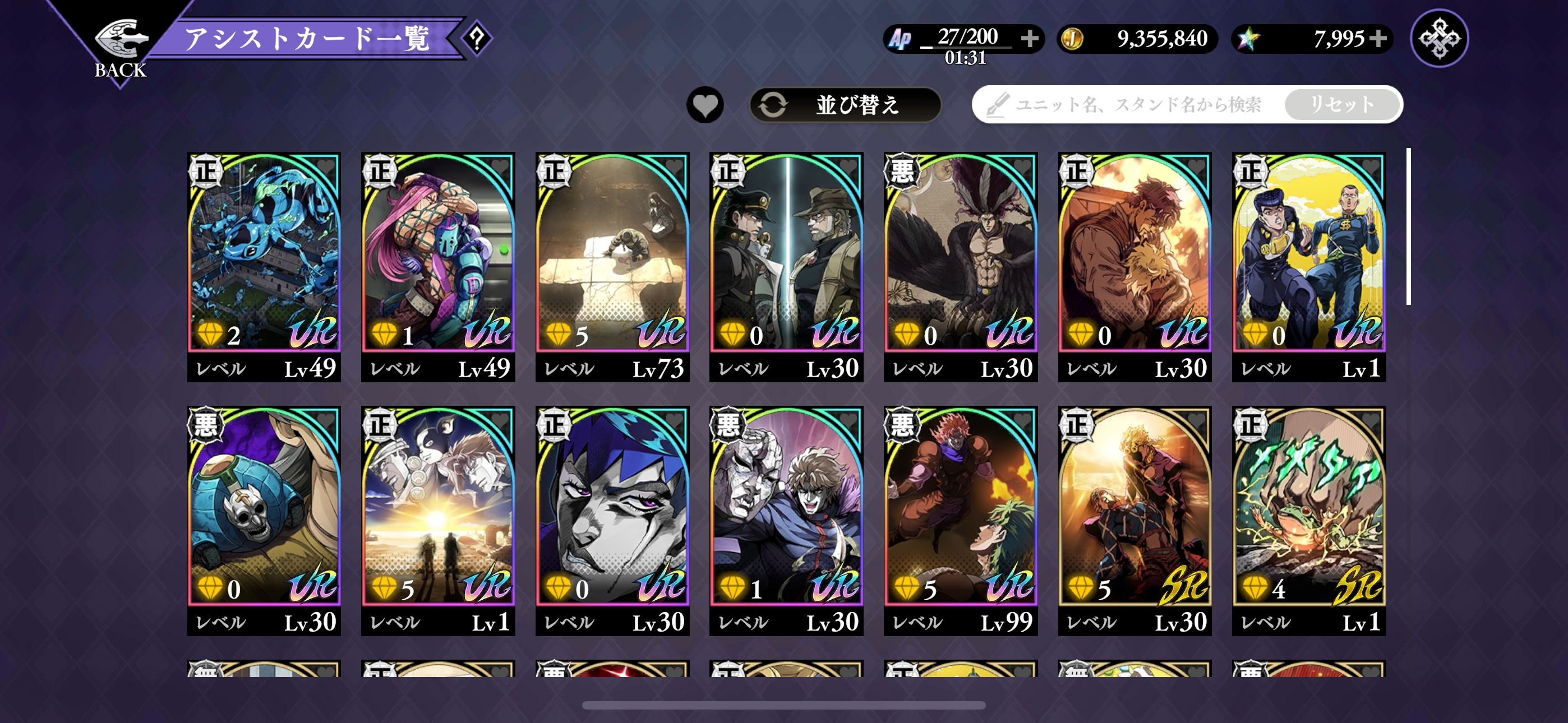
Task: Reset the search with リセット button
Action: pyautogui.click(x=1341, y=105)
